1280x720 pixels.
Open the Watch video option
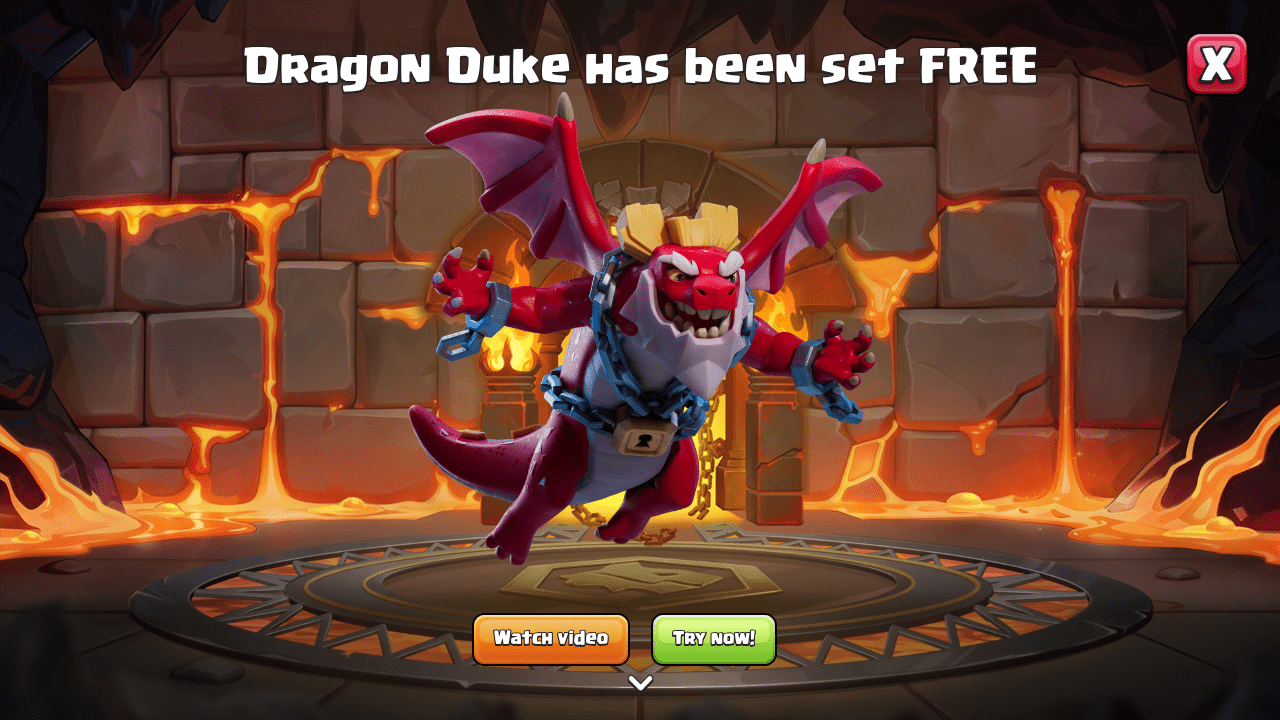point(550,637)
